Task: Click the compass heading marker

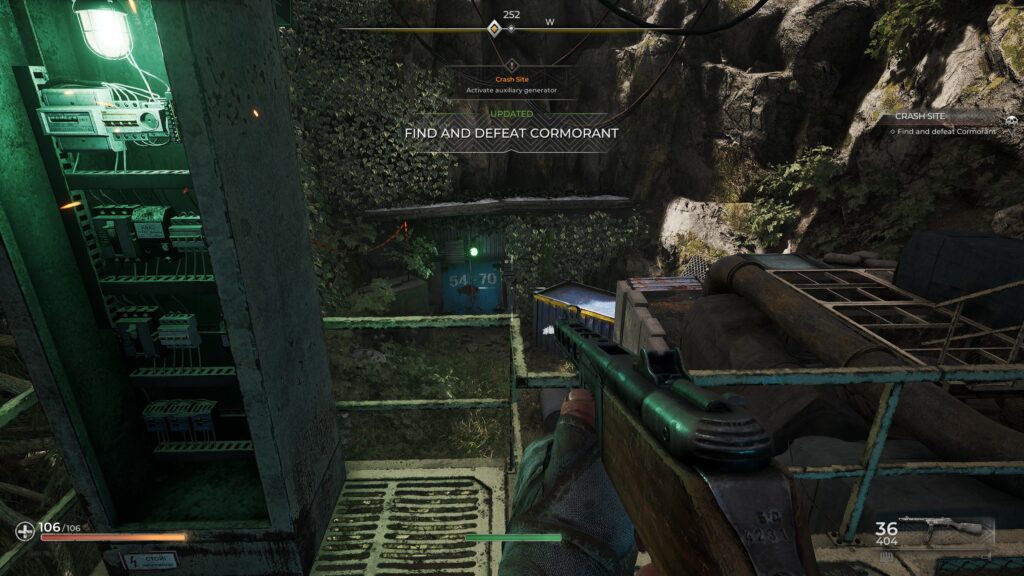Action: (493, 28)
